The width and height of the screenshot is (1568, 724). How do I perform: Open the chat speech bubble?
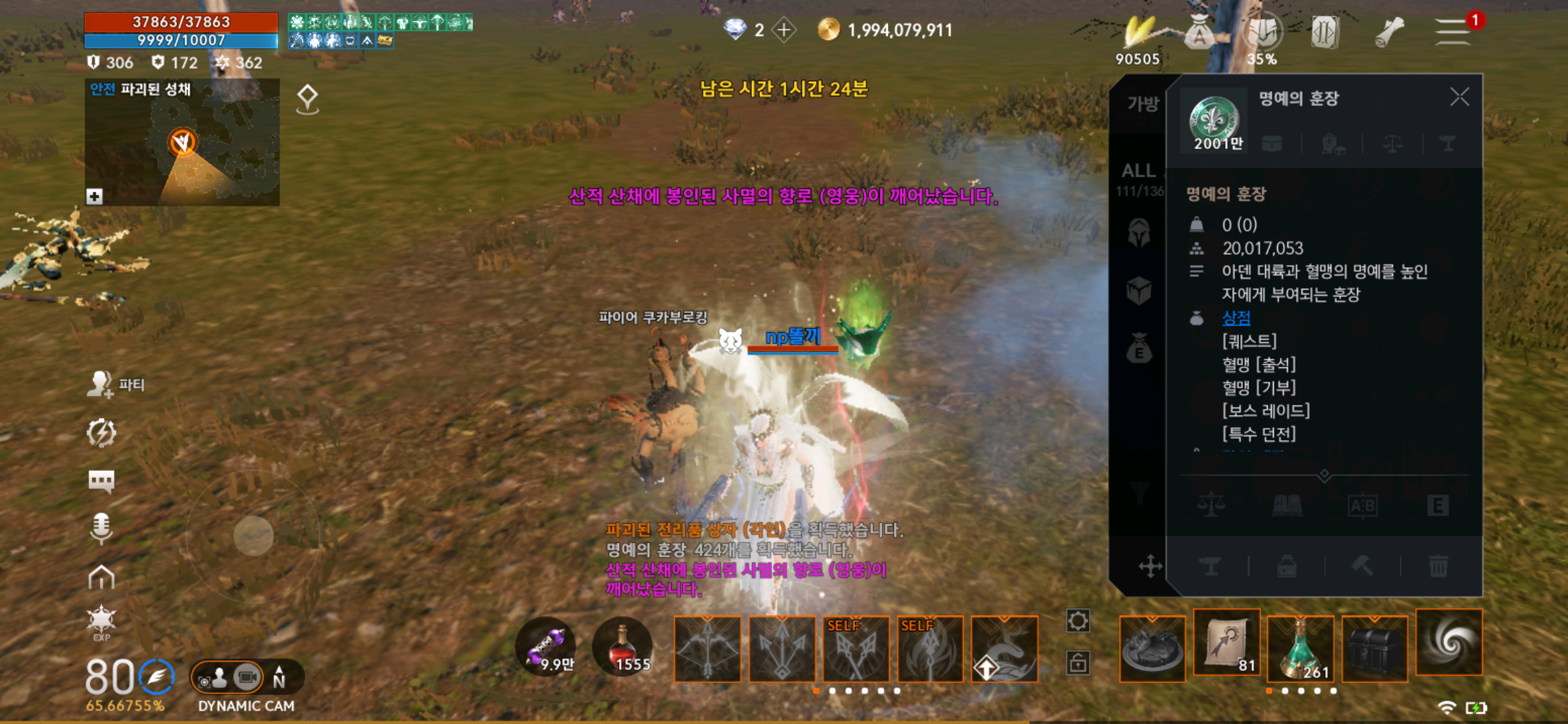[101, 481]
